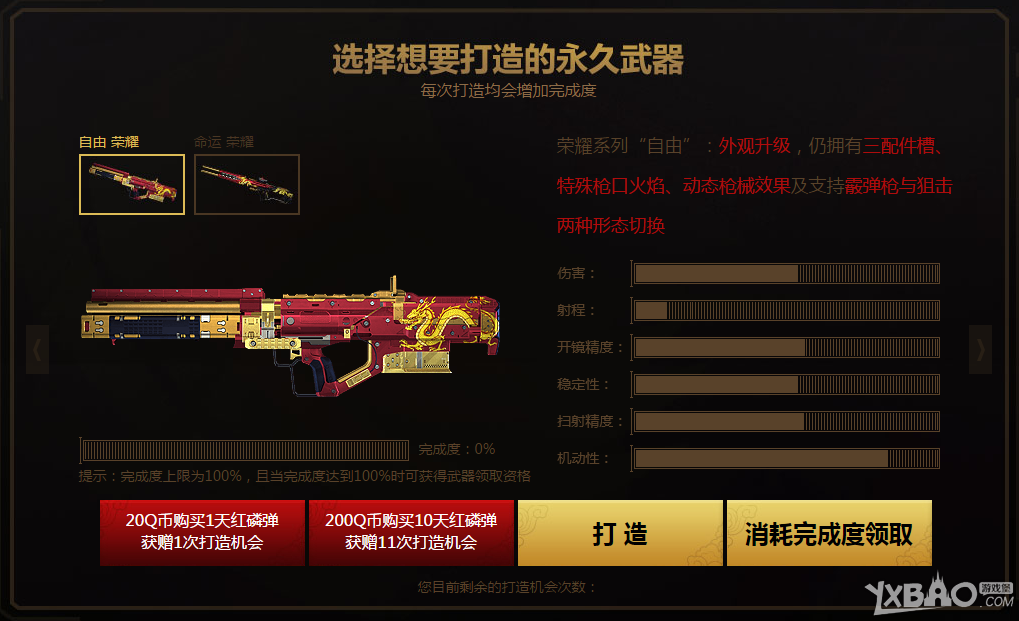
Task: Choose the 命运 荣耀 weapon thumbnail
Action: (247, 184)
